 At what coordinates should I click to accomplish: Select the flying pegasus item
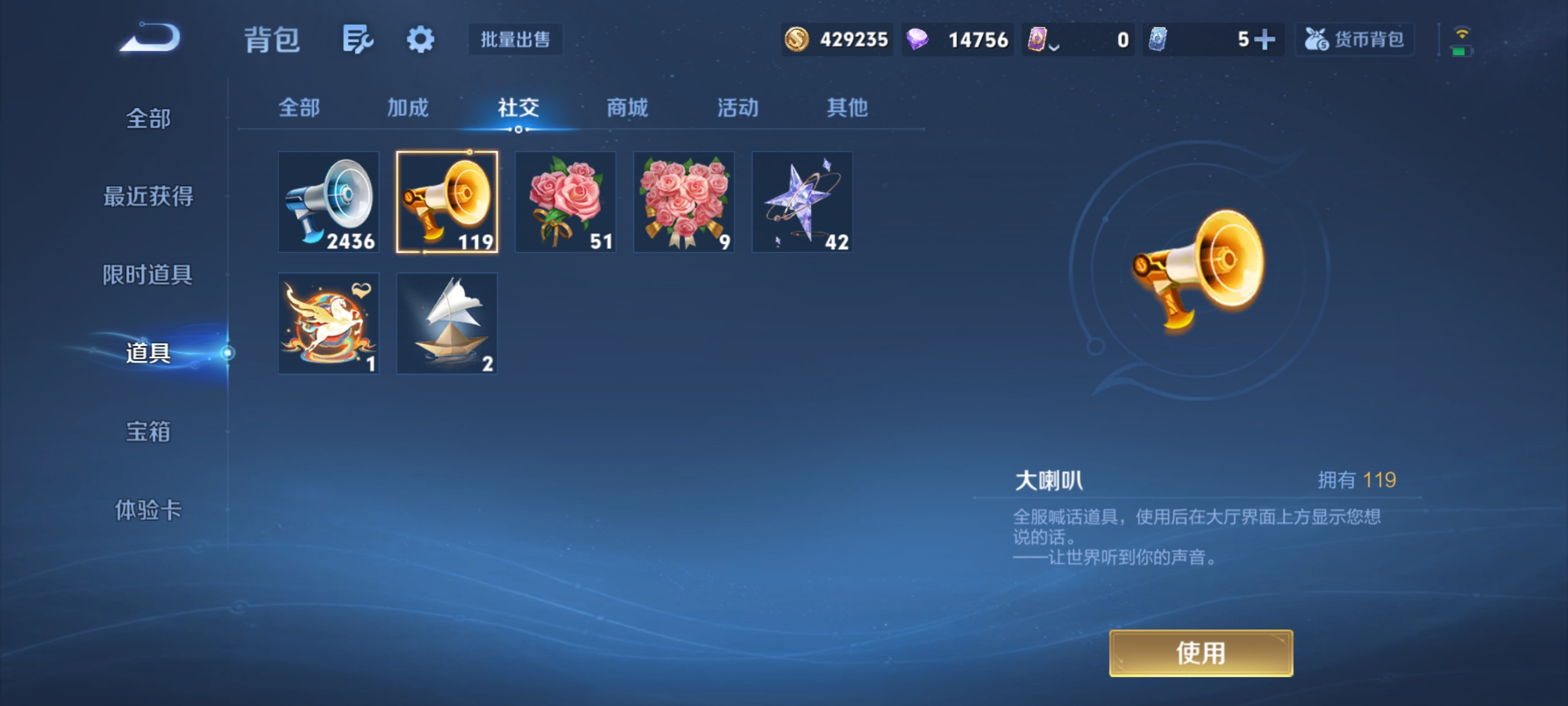point(328,323)
